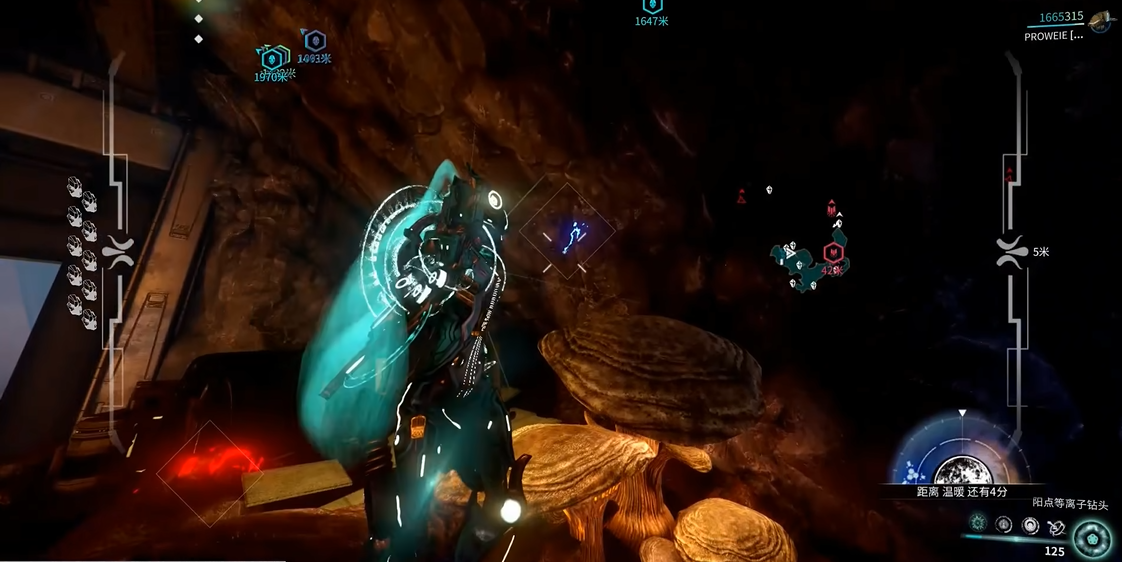The image size is (1122, 562).
Task: Select the 1970米 waypoint marker
Action: pos(269,60)
